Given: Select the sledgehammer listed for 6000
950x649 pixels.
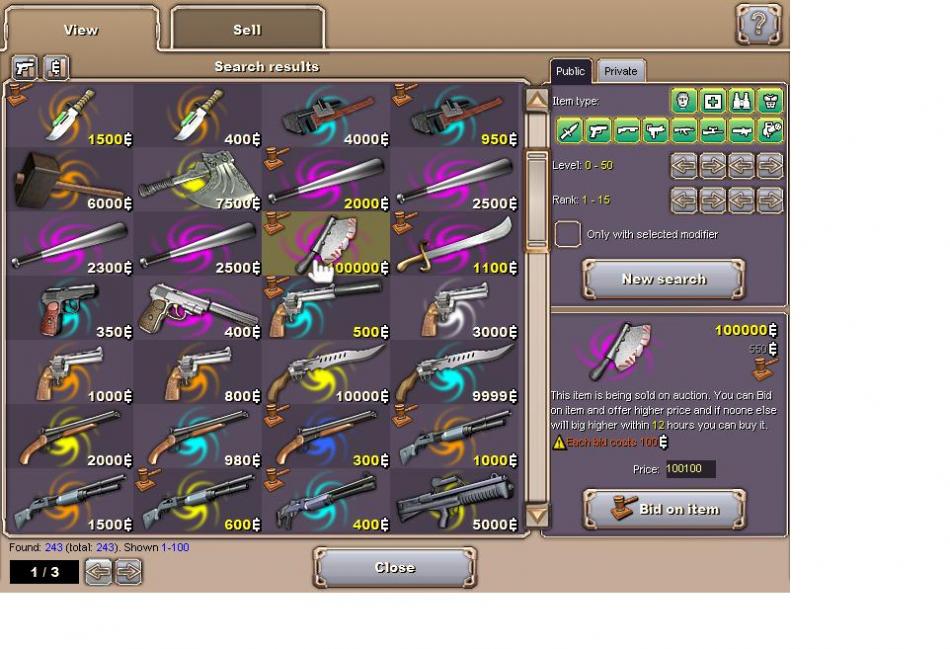Looking at the screenshot, I should click(x=70, y=180).
